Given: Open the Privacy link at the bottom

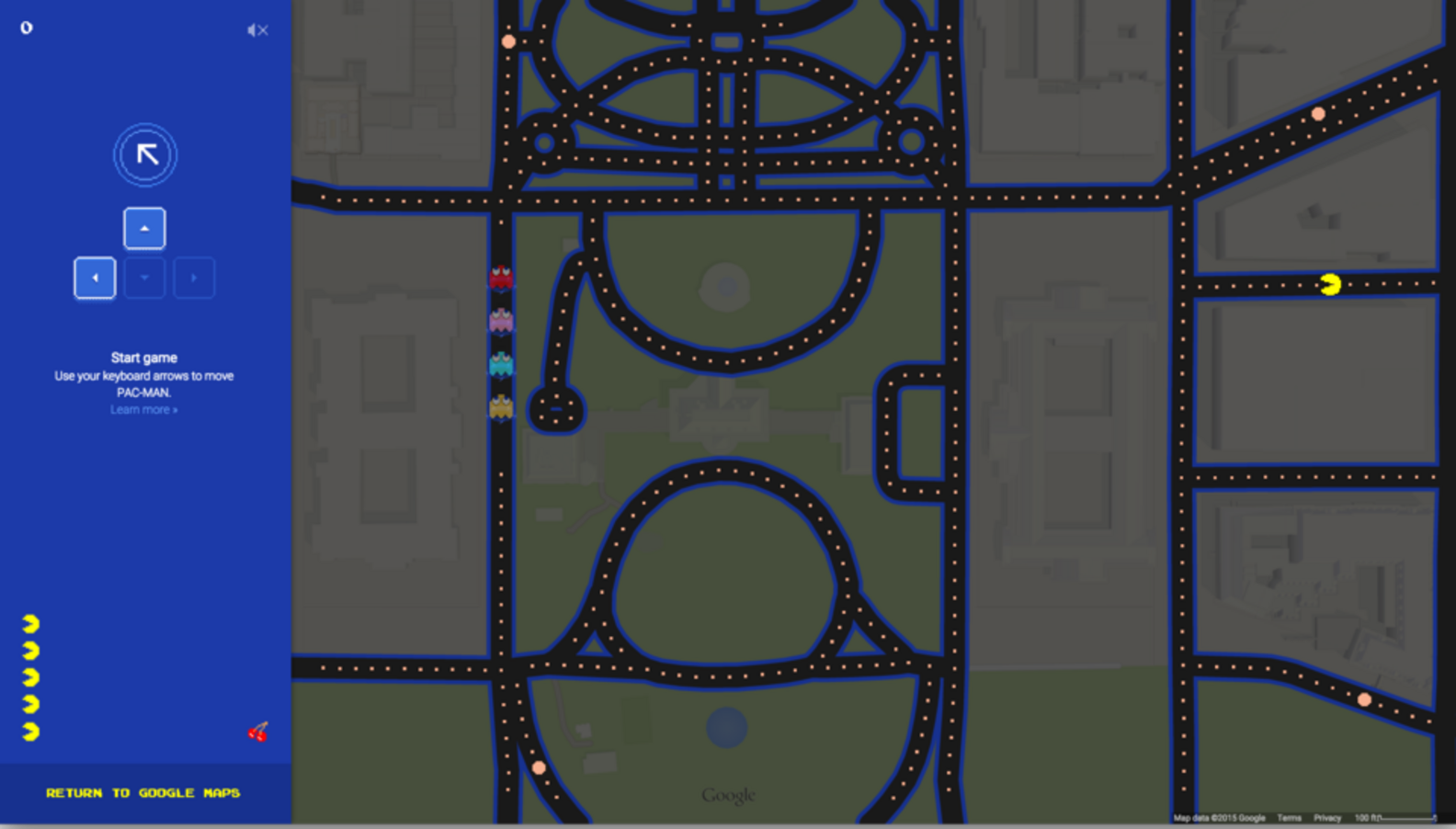Looking at the screenshot, I should coord(1327,817).
